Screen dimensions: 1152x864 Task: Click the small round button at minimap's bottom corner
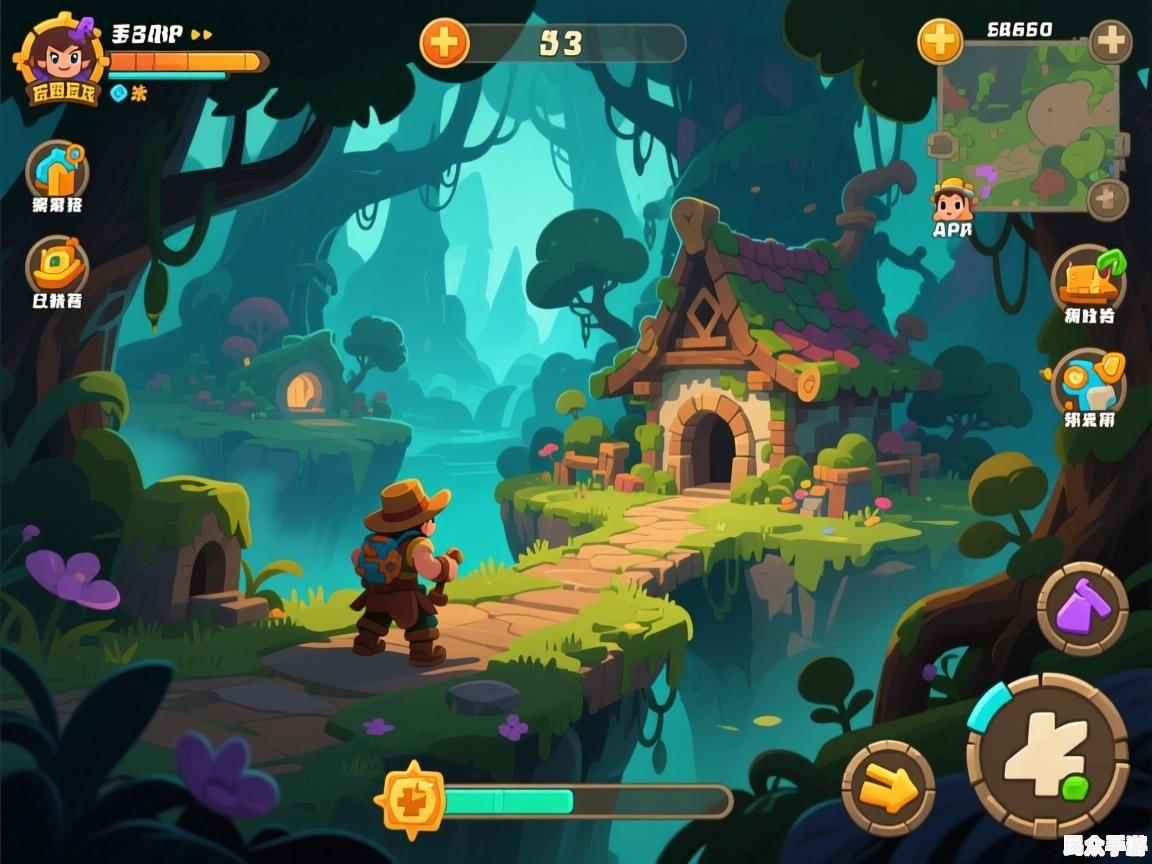[x=1108, y=200]
